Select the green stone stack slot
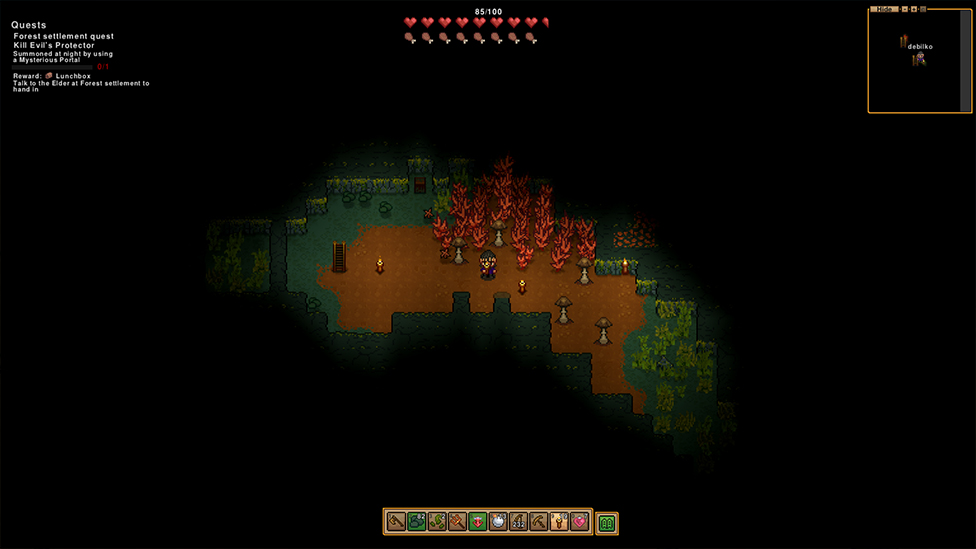This screenshot has height=549, width=976. pos(417,522)
